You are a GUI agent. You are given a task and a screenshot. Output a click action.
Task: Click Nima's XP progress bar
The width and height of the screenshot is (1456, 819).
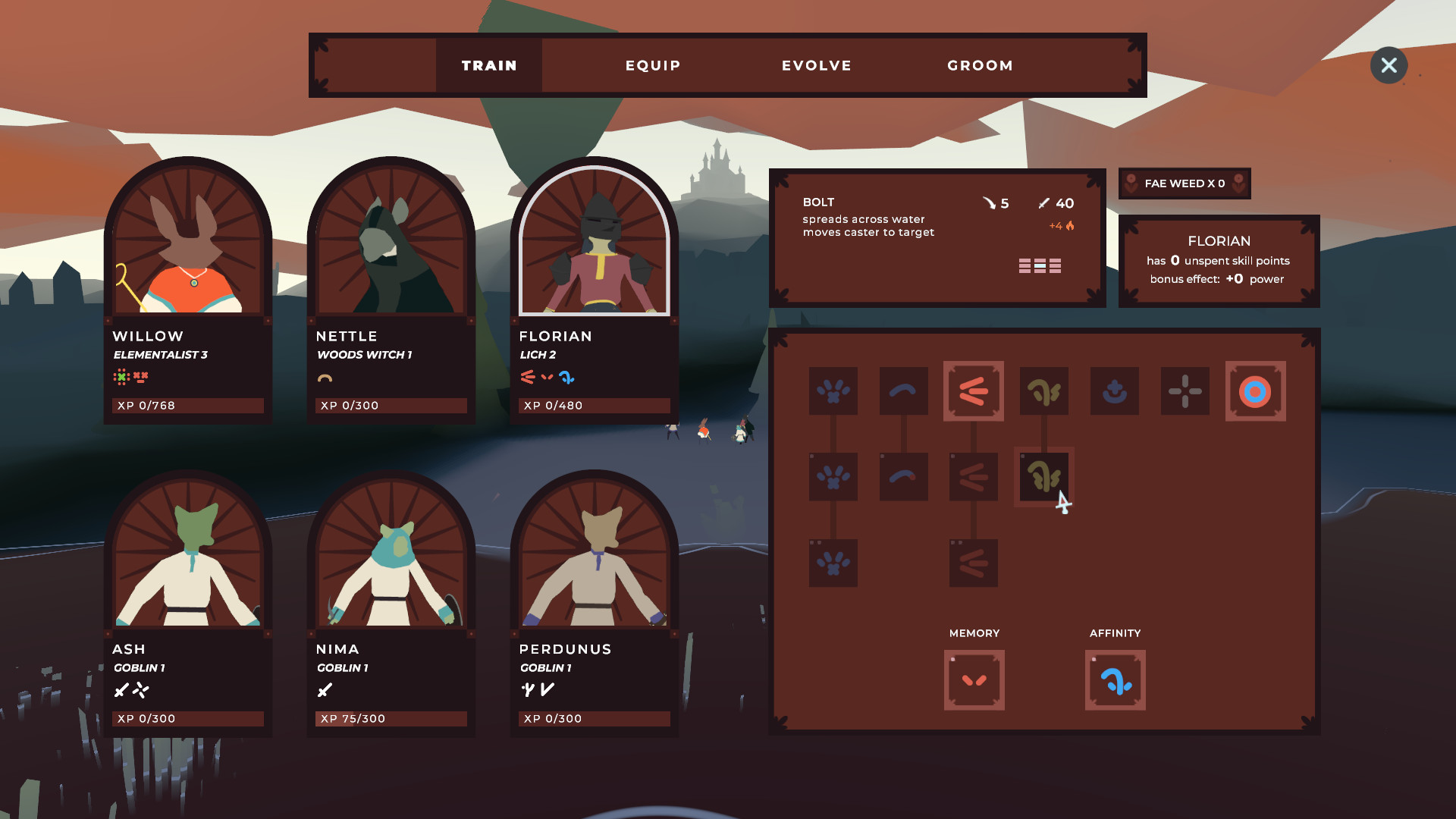[x=391, y=718]
